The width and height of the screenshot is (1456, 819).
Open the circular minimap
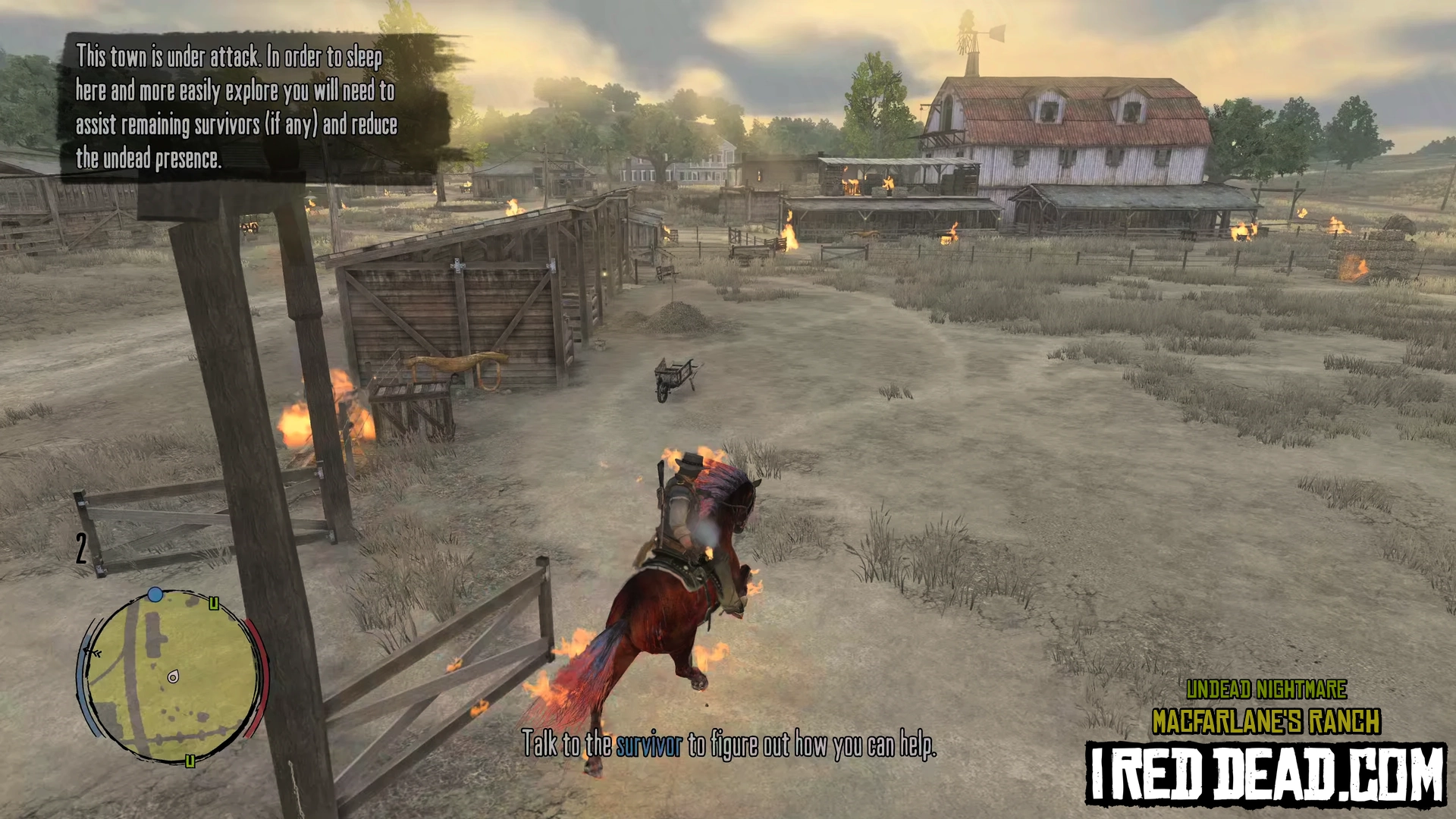click(171, 676)
